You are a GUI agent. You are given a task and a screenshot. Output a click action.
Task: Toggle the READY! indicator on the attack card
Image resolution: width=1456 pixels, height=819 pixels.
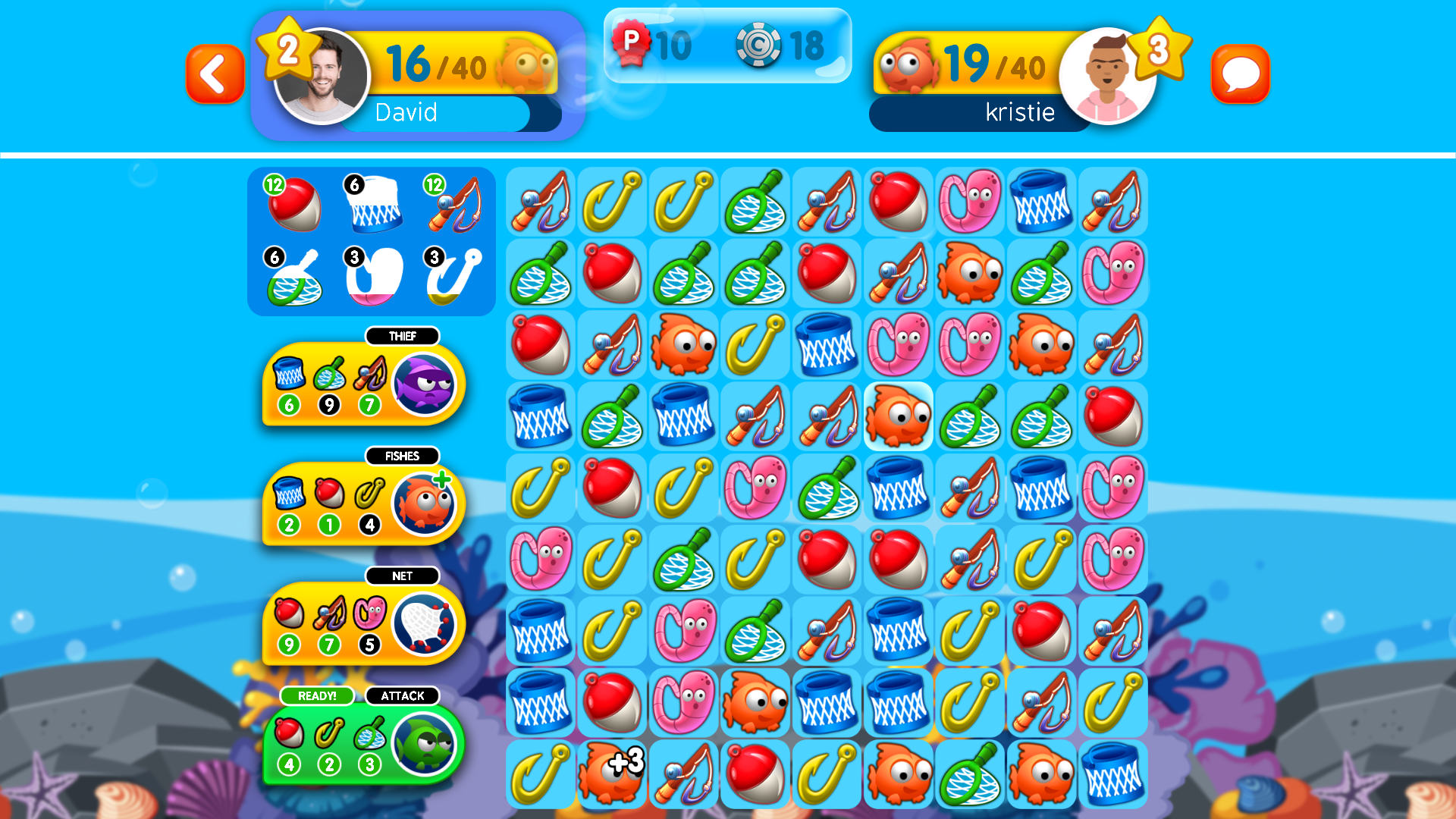click(318, 695)
